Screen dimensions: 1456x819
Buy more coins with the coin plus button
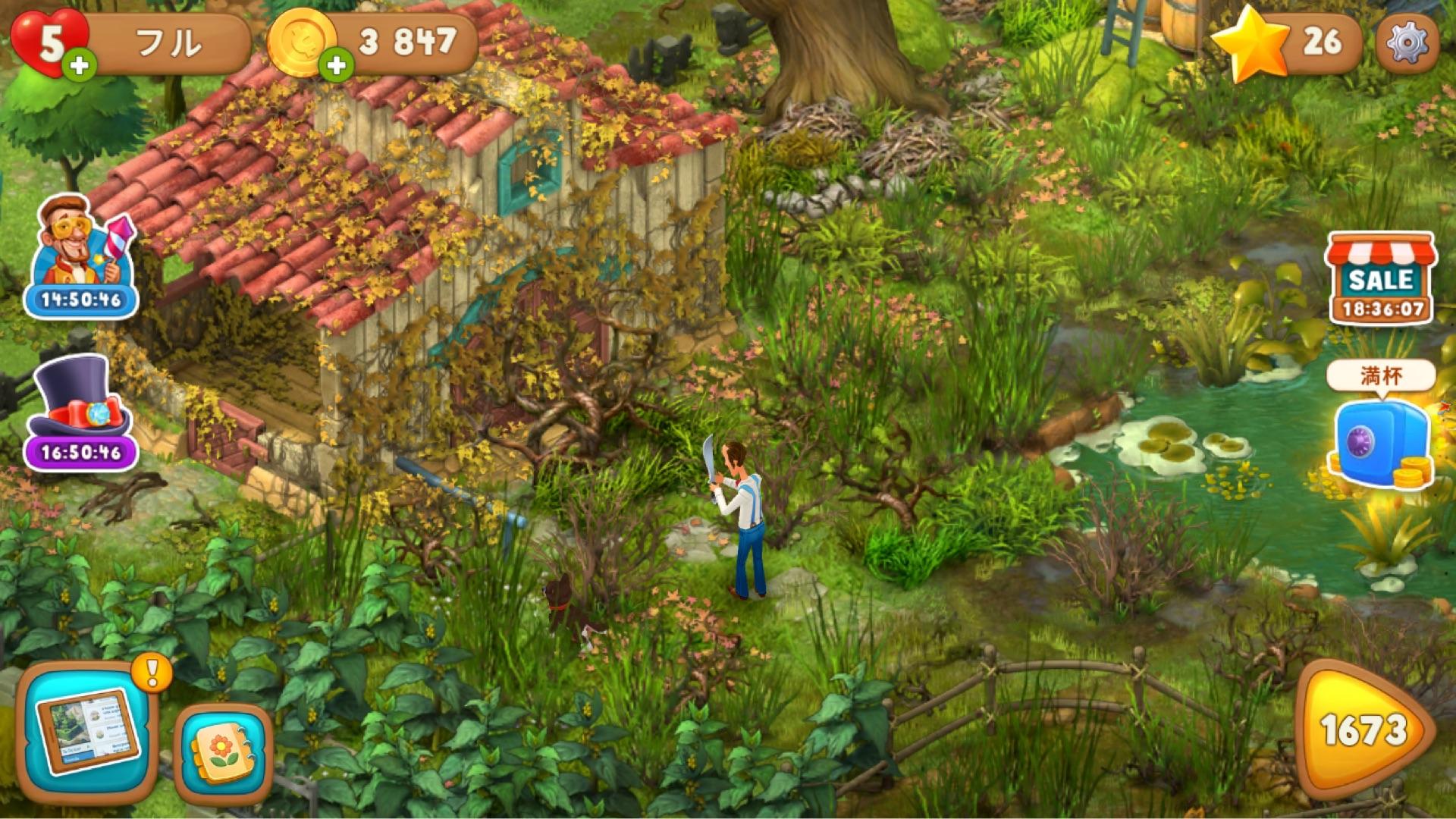tap(336, 67)
